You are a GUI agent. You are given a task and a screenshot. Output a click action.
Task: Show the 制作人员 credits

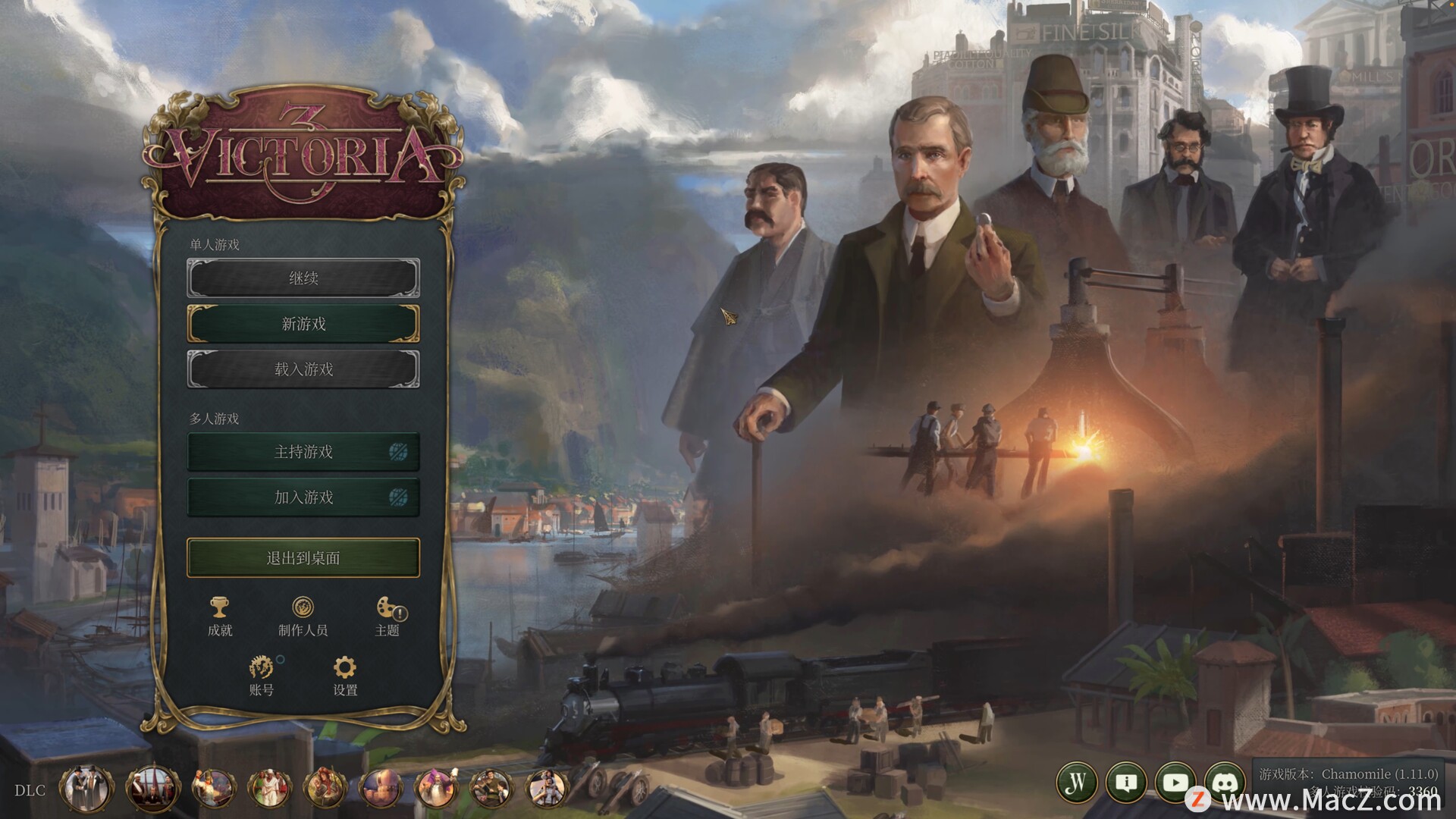pyautogui.click(x=303, y=616)
